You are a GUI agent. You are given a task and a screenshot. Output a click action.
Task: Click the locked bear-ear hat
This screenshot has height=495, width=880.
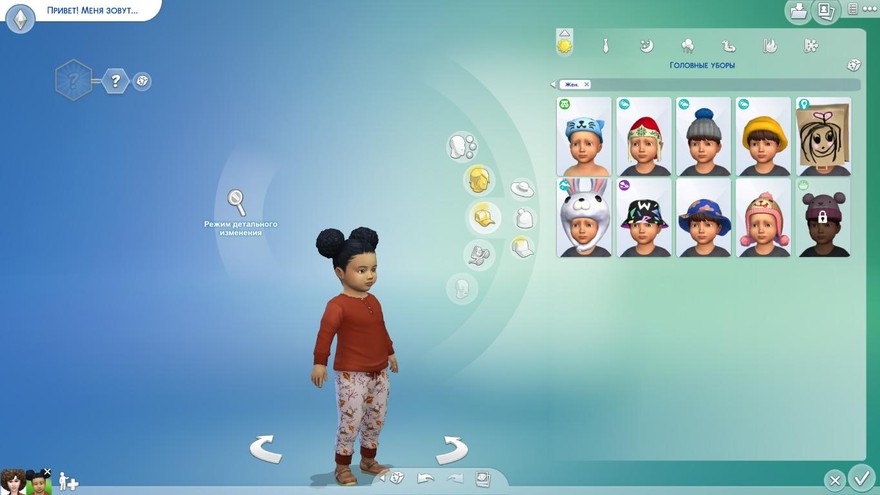click(823, 217)
